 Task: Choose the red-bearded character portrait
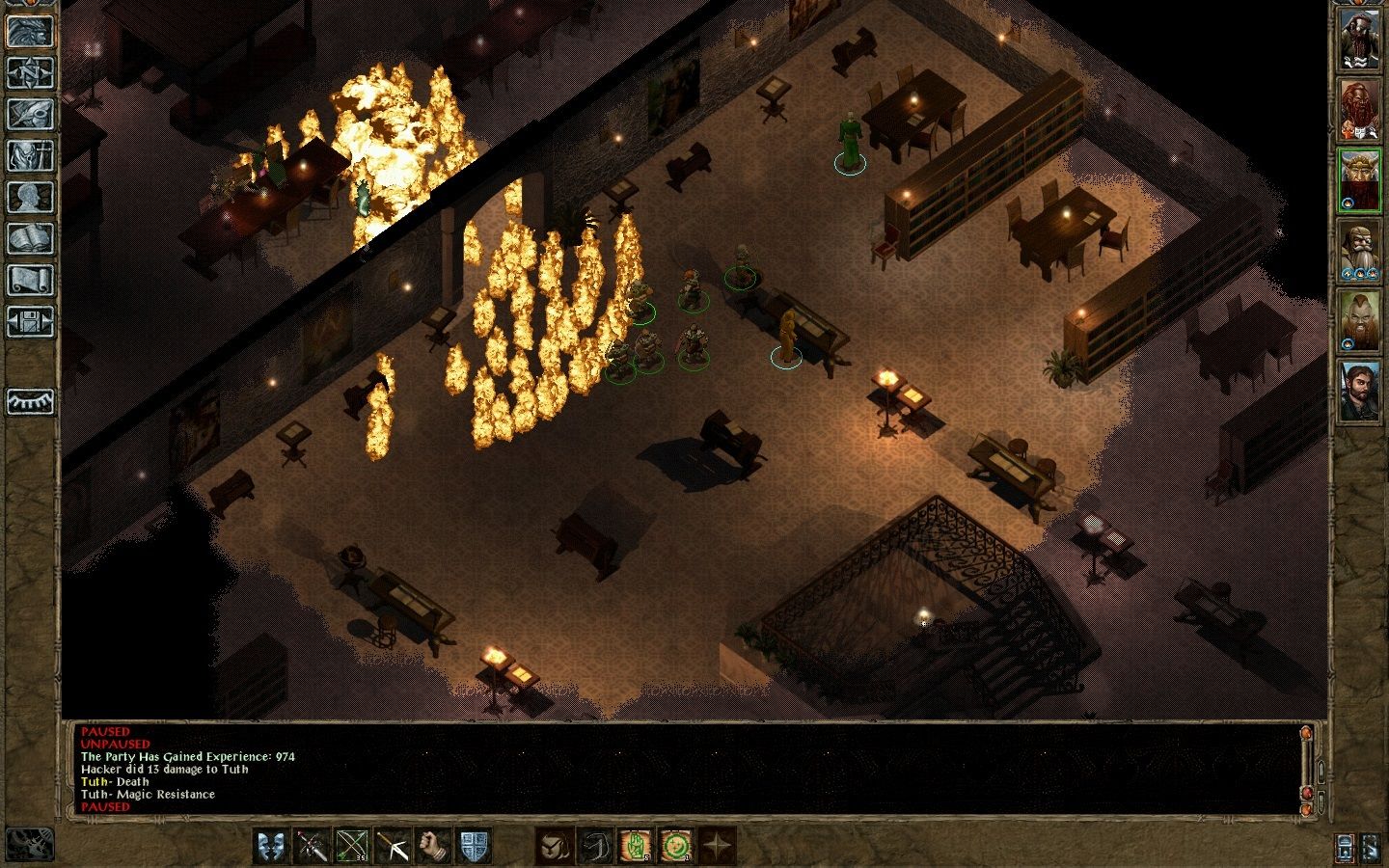click(x=1359, y=111)
